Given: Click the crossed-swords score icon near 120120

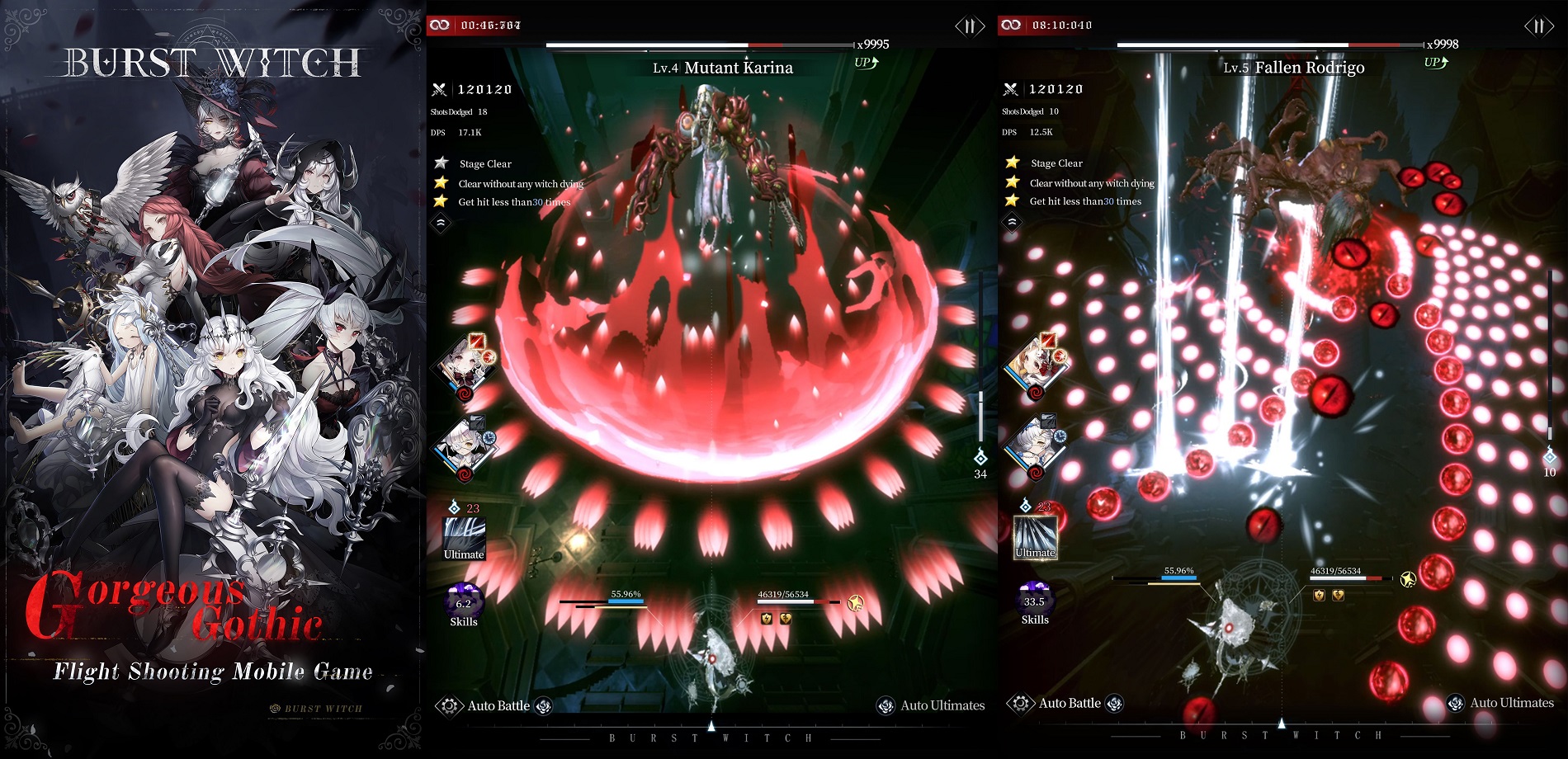Looking at the screenshot, I should click(441, 88).
